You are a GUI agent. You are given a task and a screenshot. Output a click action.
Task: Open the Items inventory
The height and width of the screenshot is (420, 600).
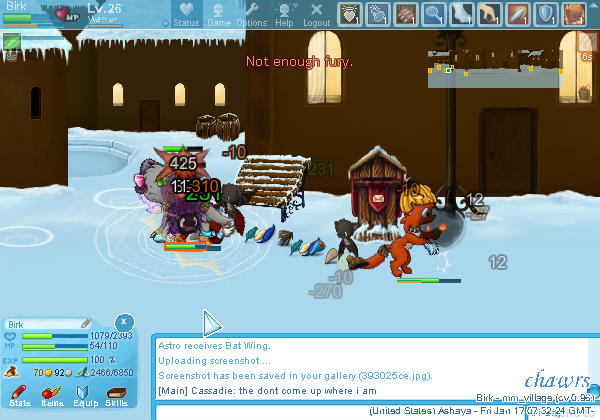pyautogui.click(x=52, y=397)
